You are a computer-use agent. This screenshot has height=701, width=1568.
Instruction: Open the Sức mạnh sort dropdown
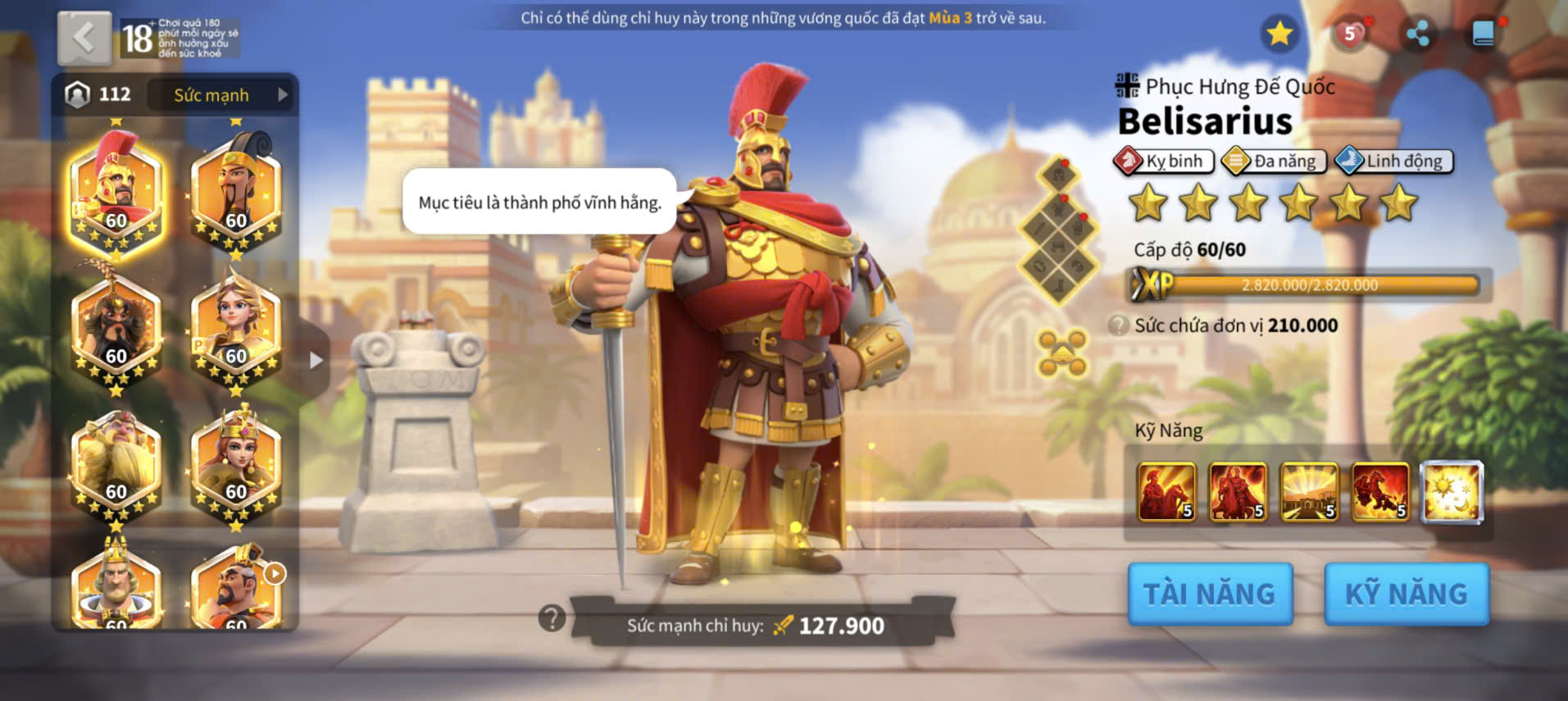coord(221,95)
